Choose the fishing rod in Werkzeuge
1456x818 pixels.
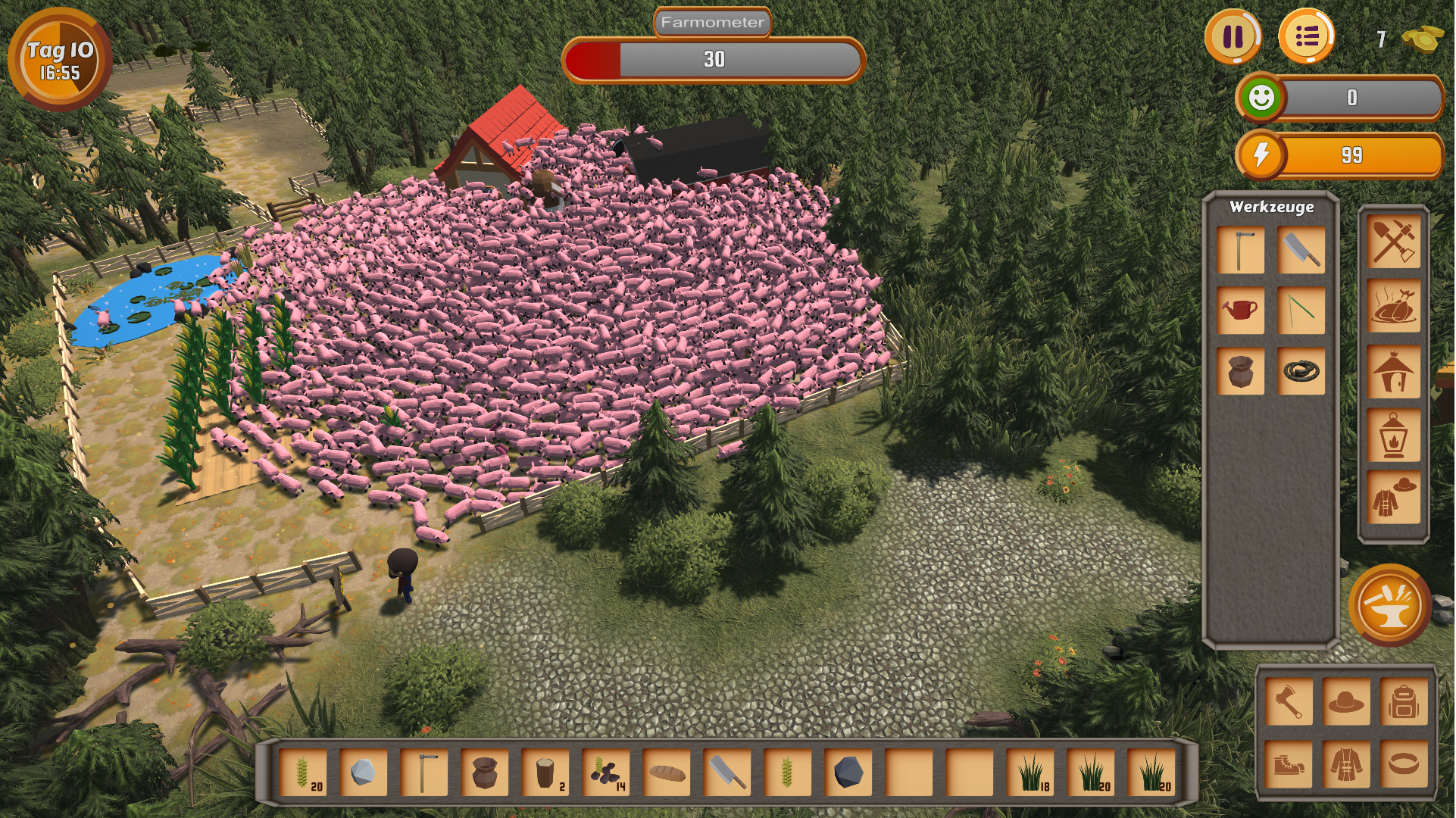[1301, 310]
